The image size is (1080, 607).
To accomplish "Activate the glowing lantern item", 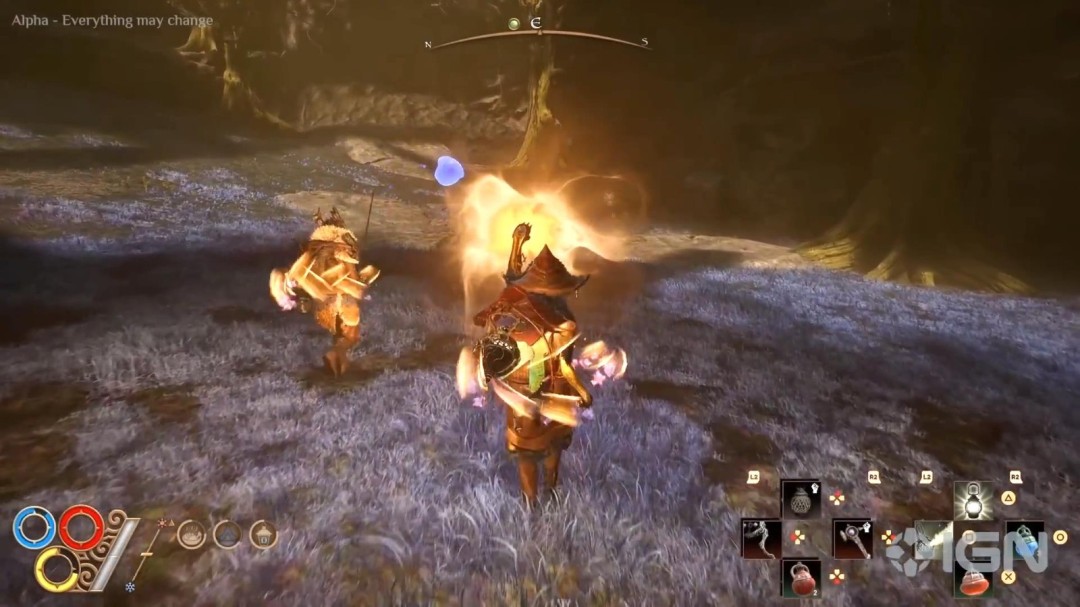I will [x=972, y=498].
